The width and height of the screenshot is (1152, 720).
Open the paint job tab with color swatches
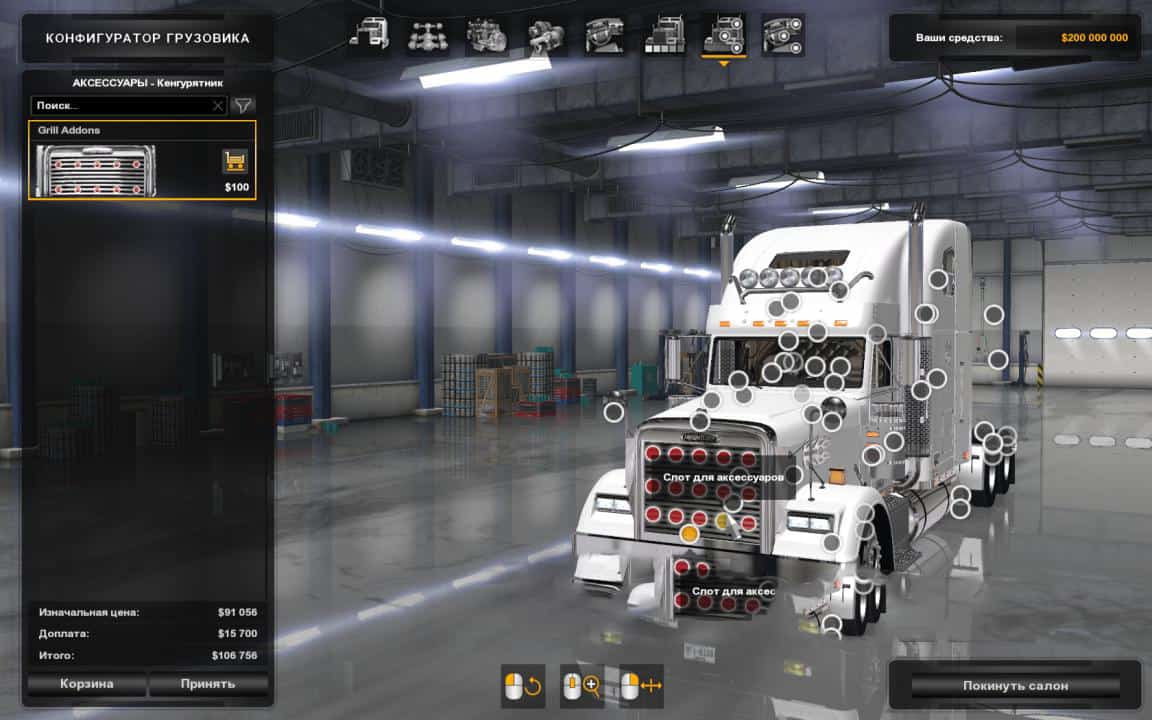pyautogui.click(x=663, y=36)
